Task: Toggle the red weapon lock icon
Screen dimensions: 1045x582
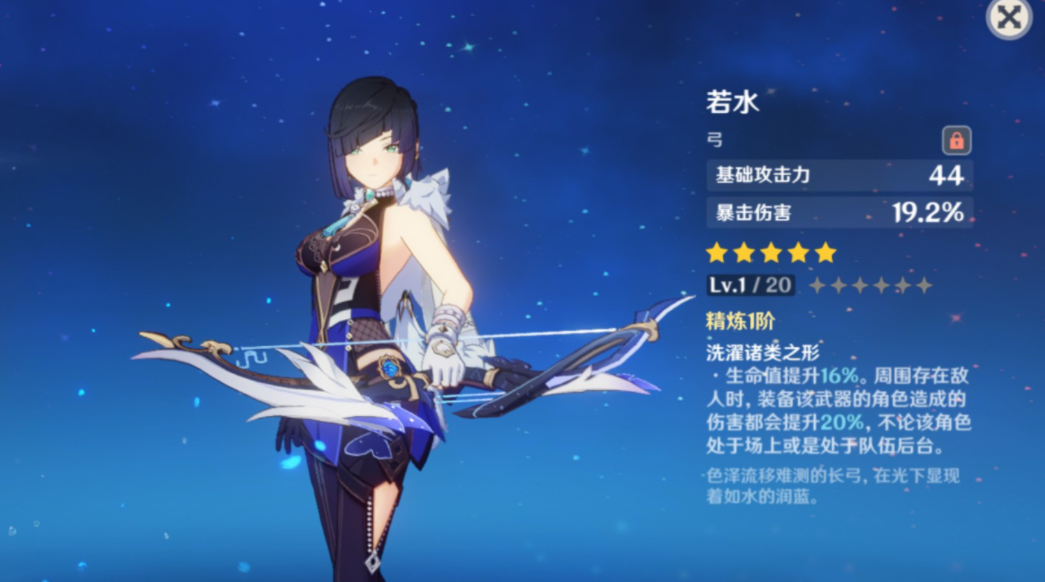Action: tap(956, 141)
